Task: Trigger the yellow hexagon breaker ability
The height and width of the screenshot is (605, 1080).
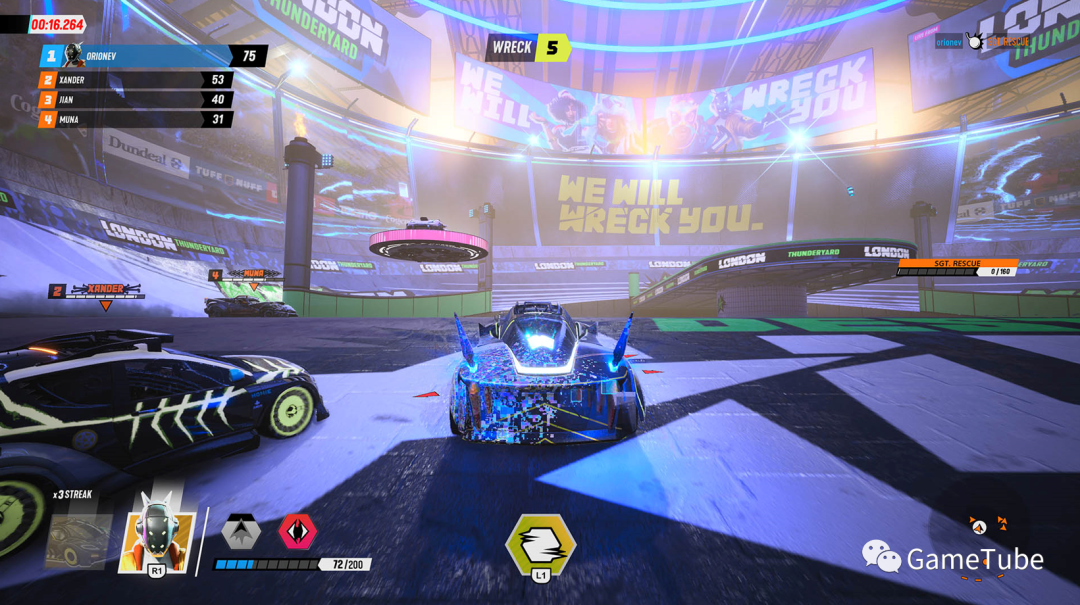Action: click(541, 544)
